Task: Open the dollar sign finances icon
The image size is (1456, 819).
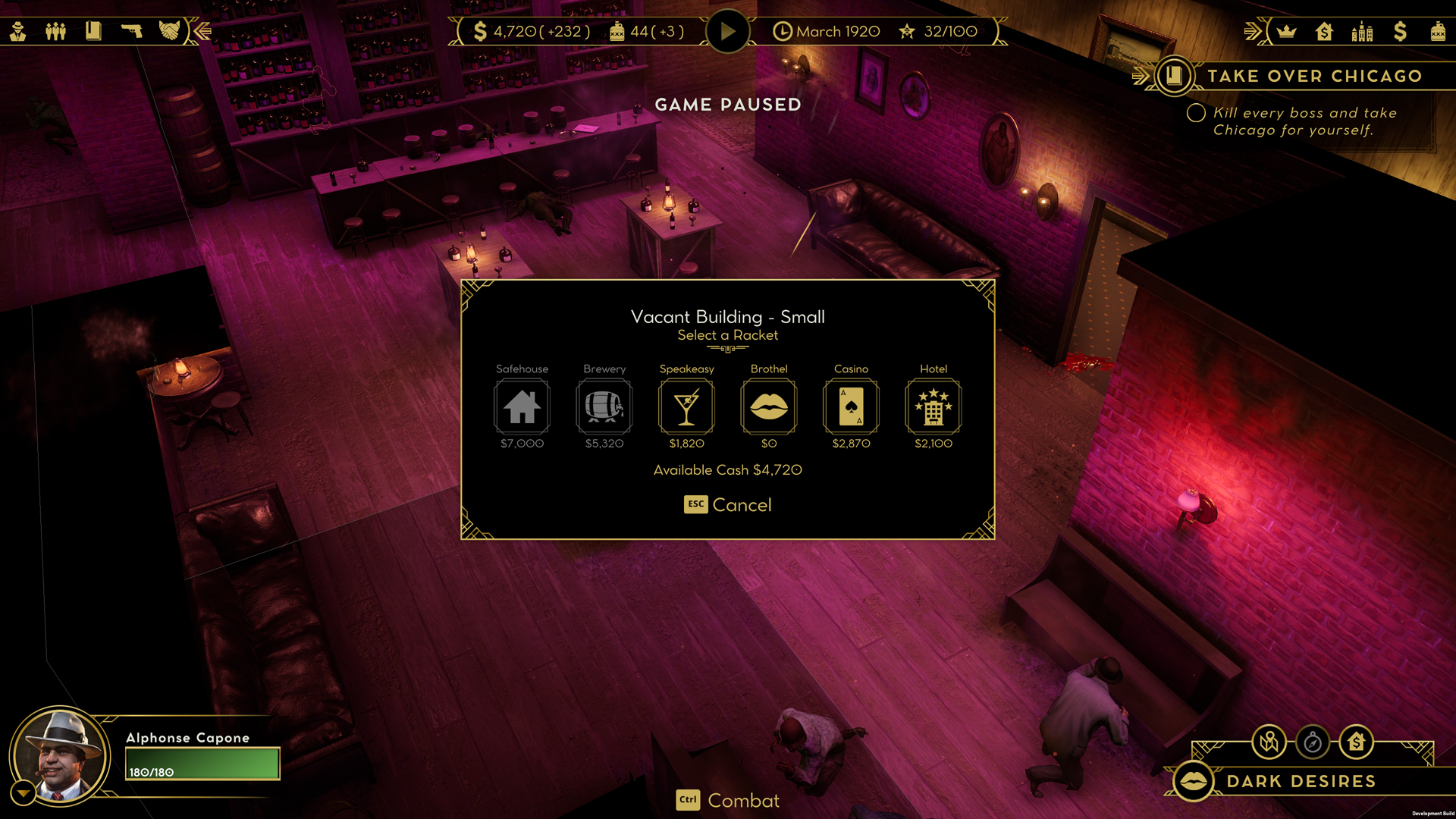Action: point(1400,32)
